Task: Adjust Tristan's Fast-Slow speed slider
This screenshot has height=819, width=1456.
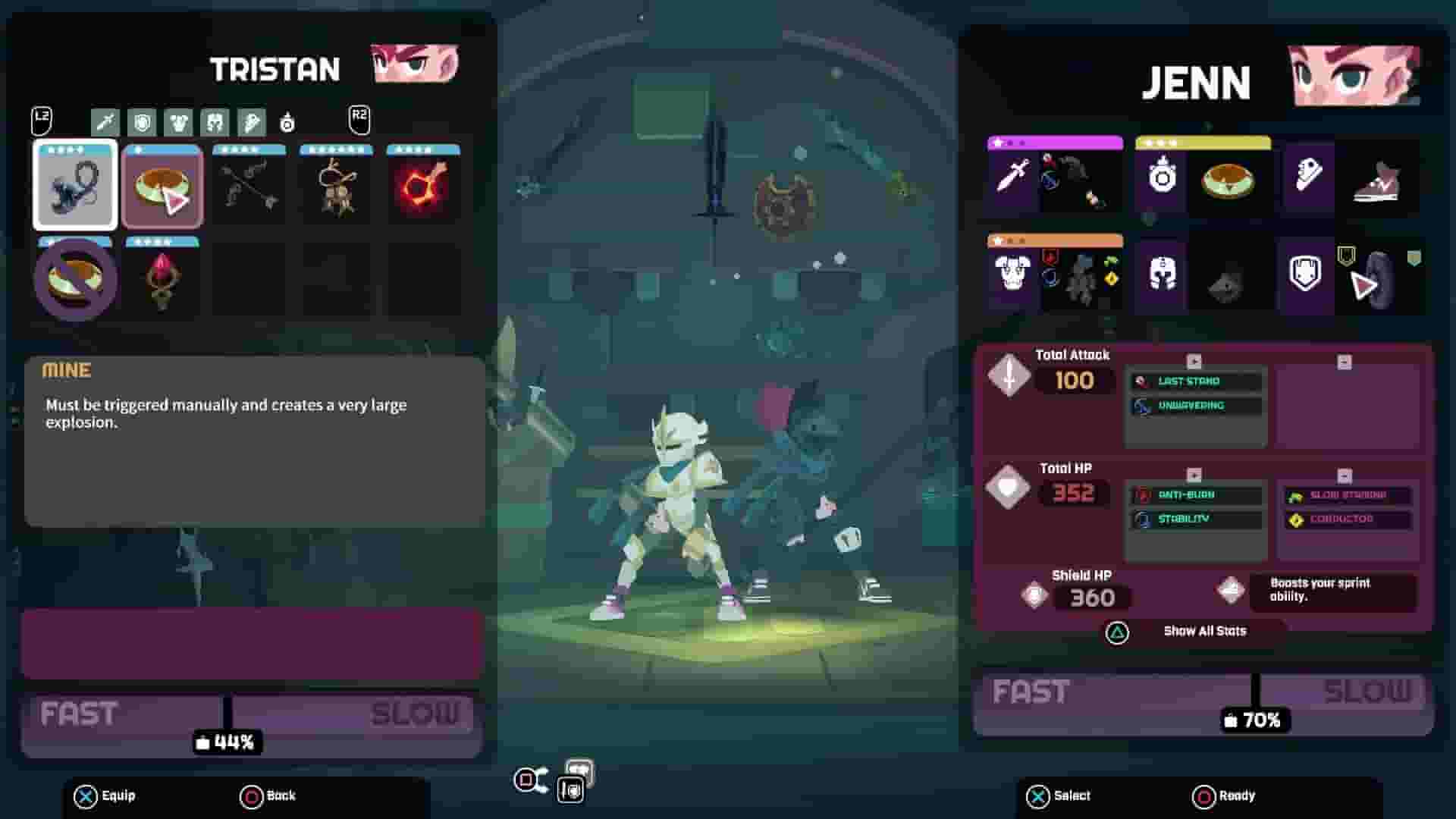Action: [x=227, y=713]
